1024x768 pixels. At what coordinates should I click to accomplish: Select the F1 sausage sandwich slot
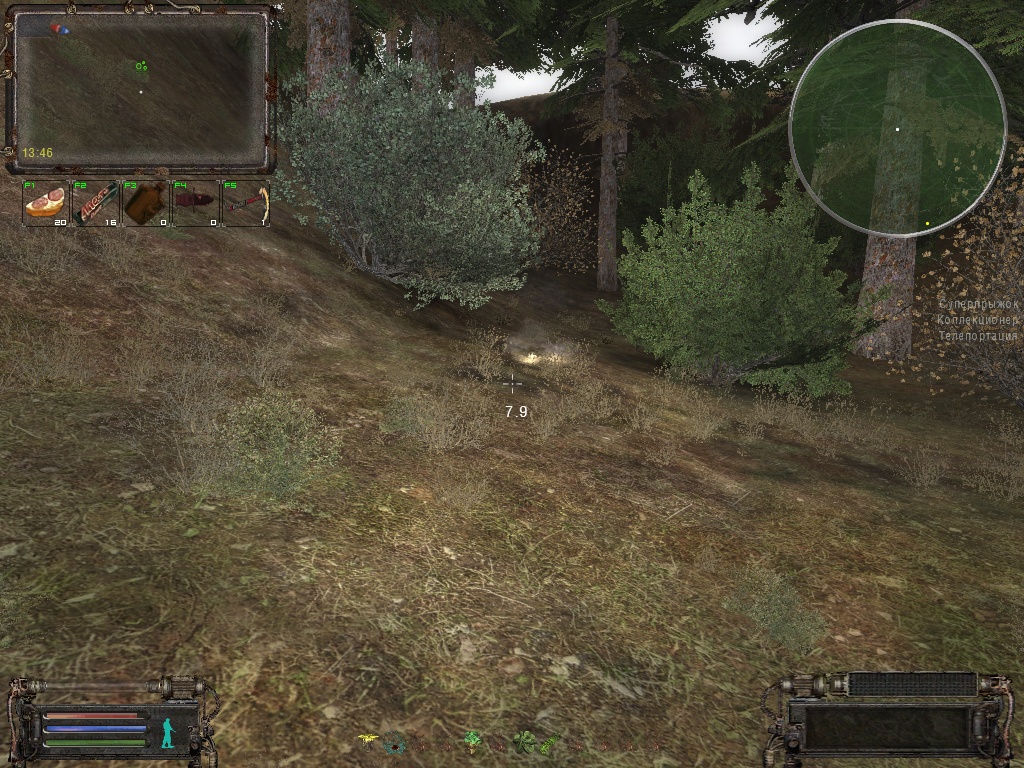46,204
